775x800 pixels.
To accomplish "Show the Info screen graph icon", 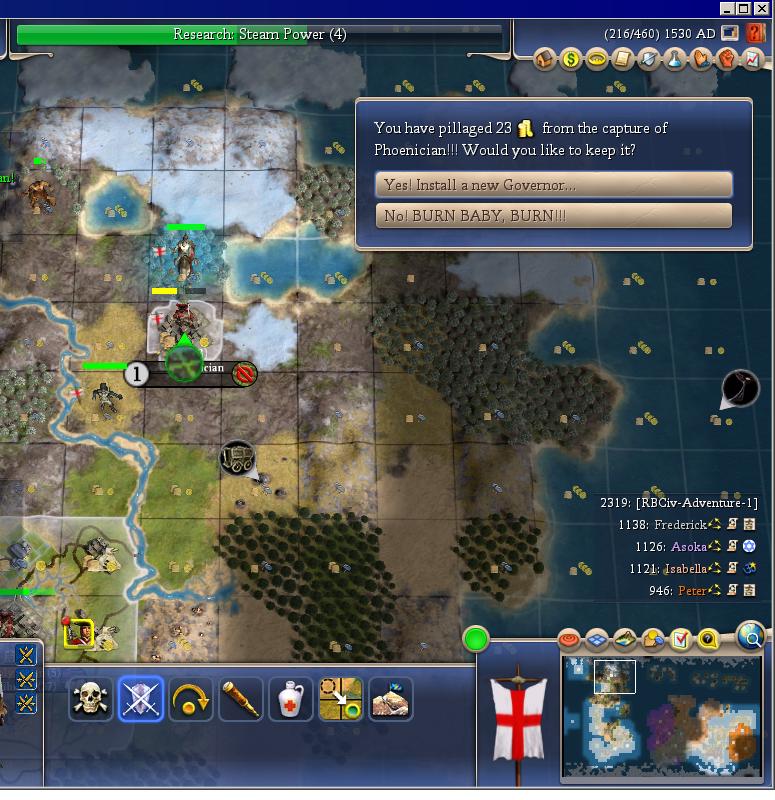I will [x=753, y=59].
